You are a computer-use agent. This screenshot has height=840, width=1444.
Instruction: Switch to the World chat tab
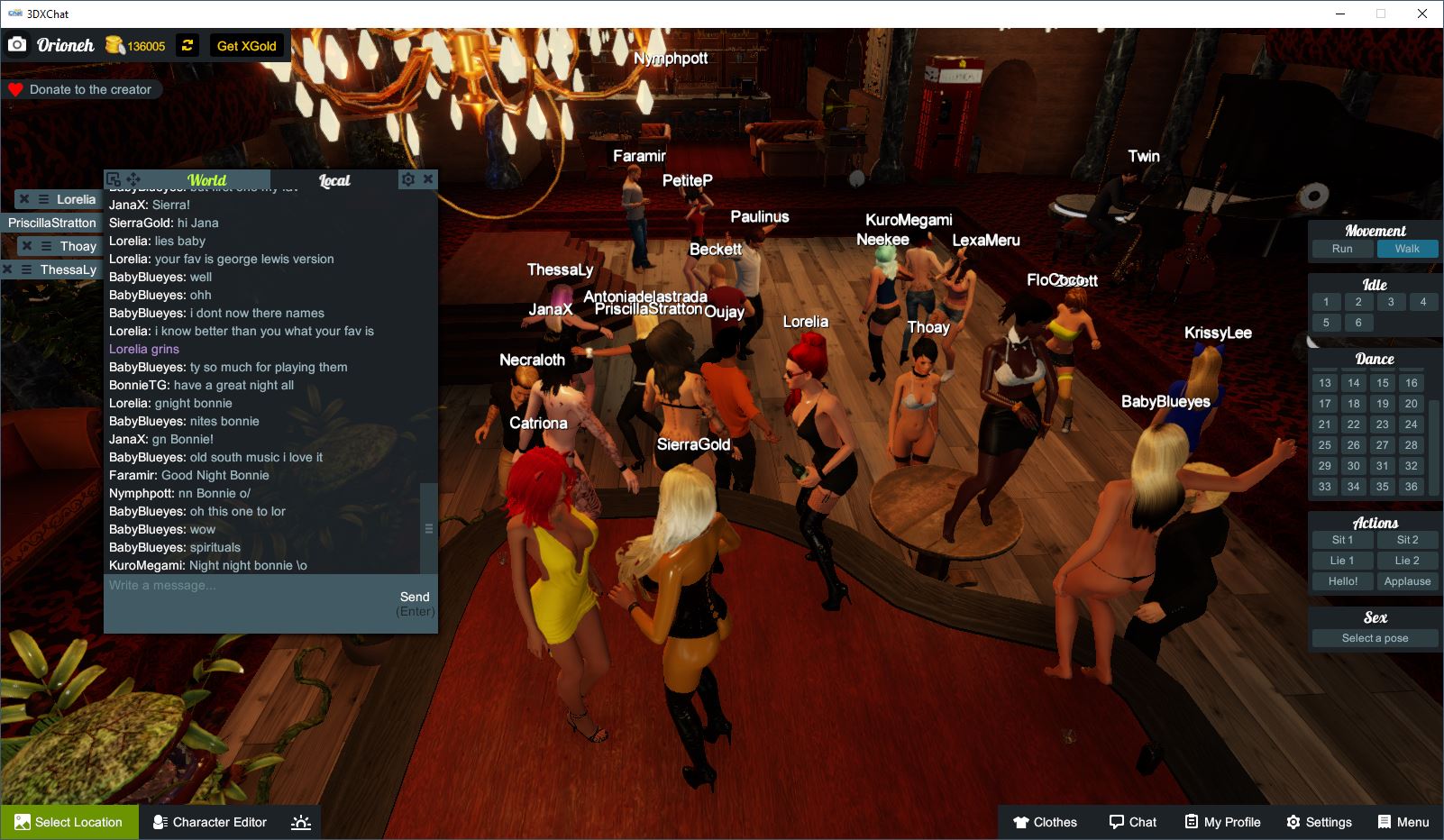point(206,179)
